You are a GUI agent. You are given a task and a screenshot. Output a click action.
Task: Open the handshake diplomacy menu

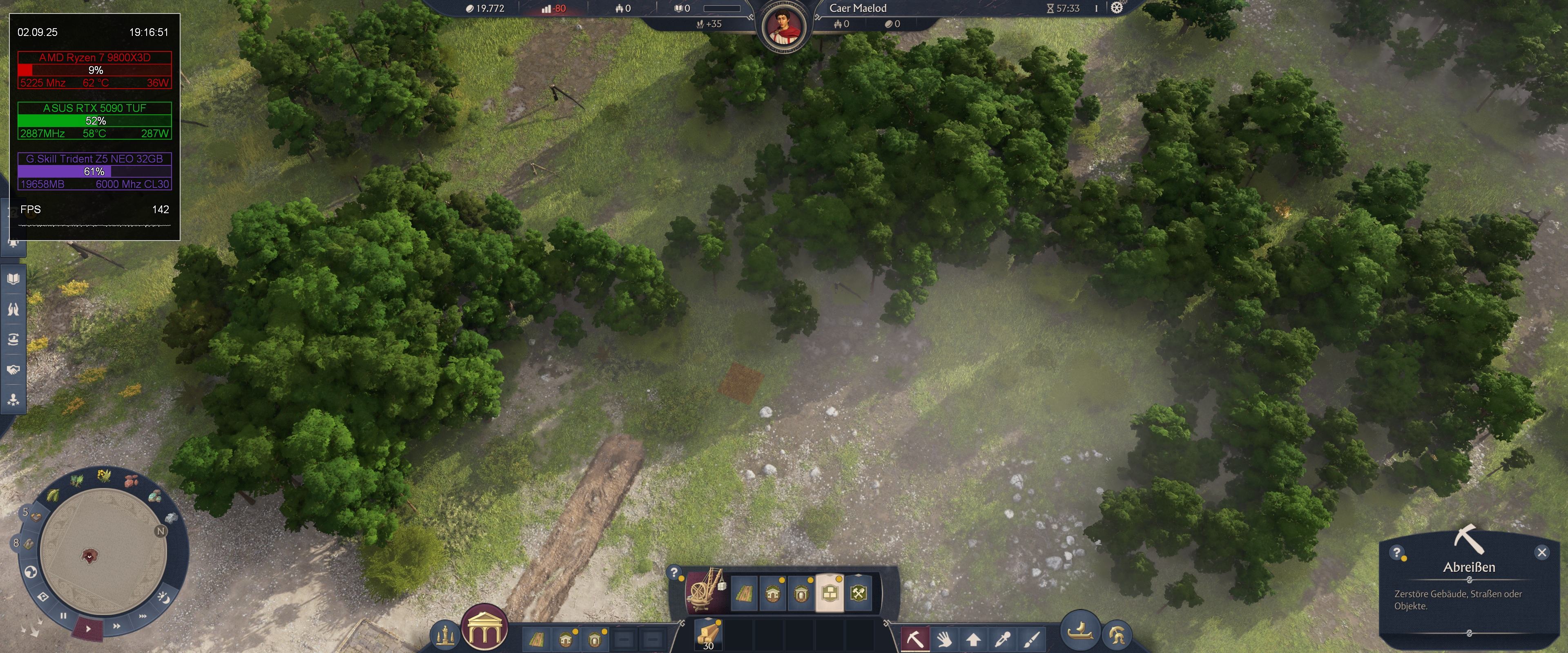(13, 370)
